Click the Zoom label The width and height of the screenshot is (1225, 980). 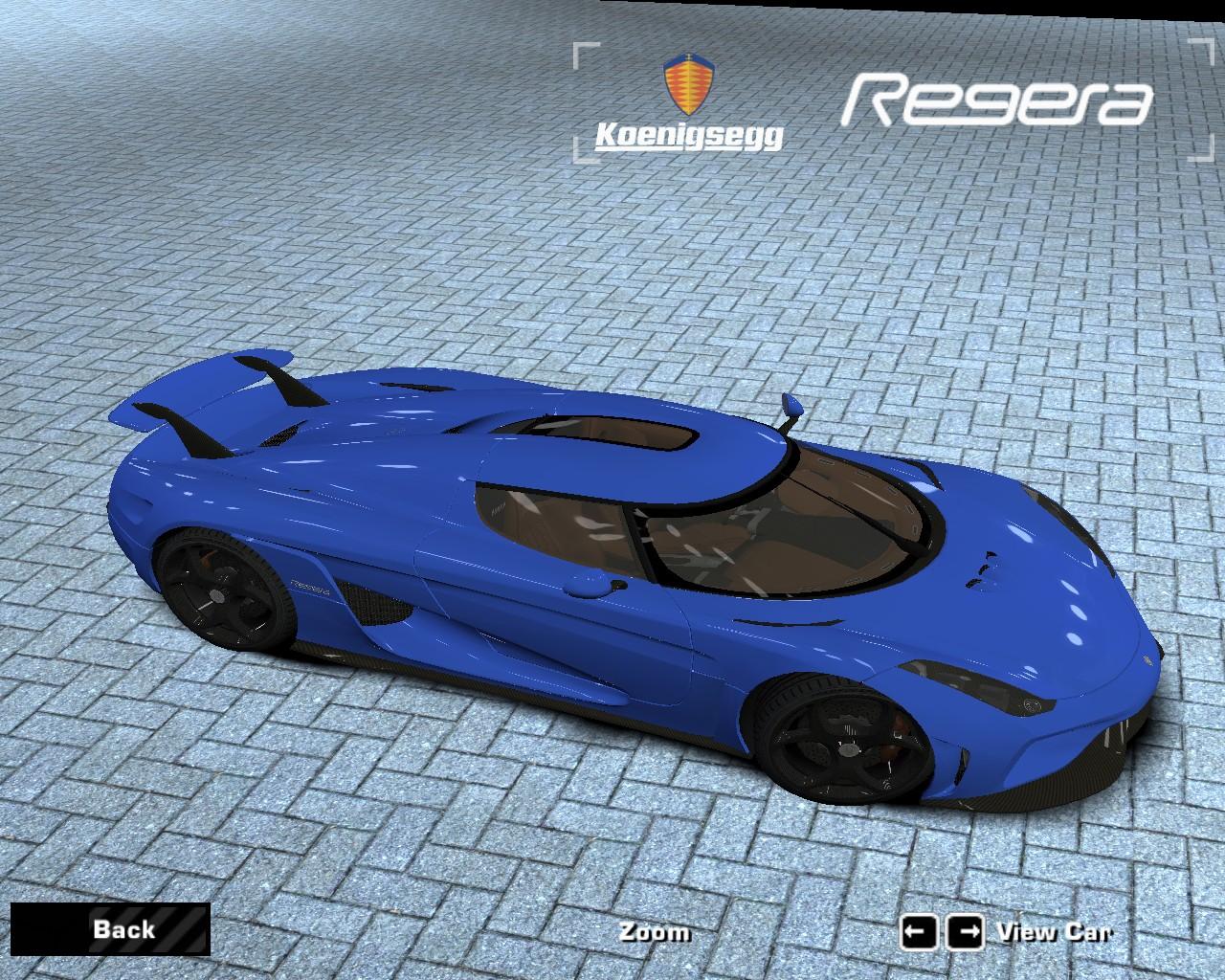(x=654, y=932)
